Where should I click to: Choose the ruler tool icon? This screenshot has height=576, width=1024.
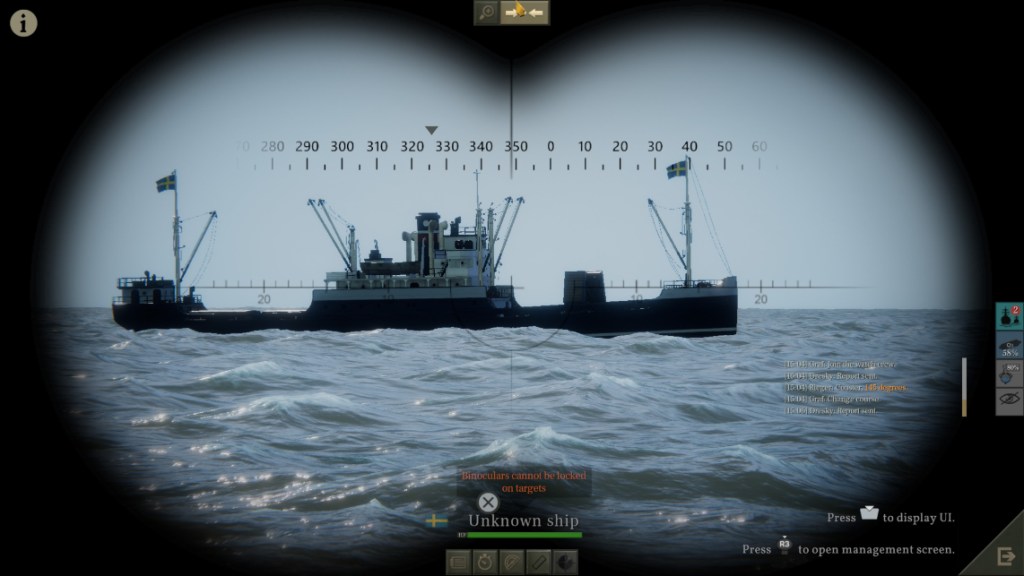click(x=538, y=561)
